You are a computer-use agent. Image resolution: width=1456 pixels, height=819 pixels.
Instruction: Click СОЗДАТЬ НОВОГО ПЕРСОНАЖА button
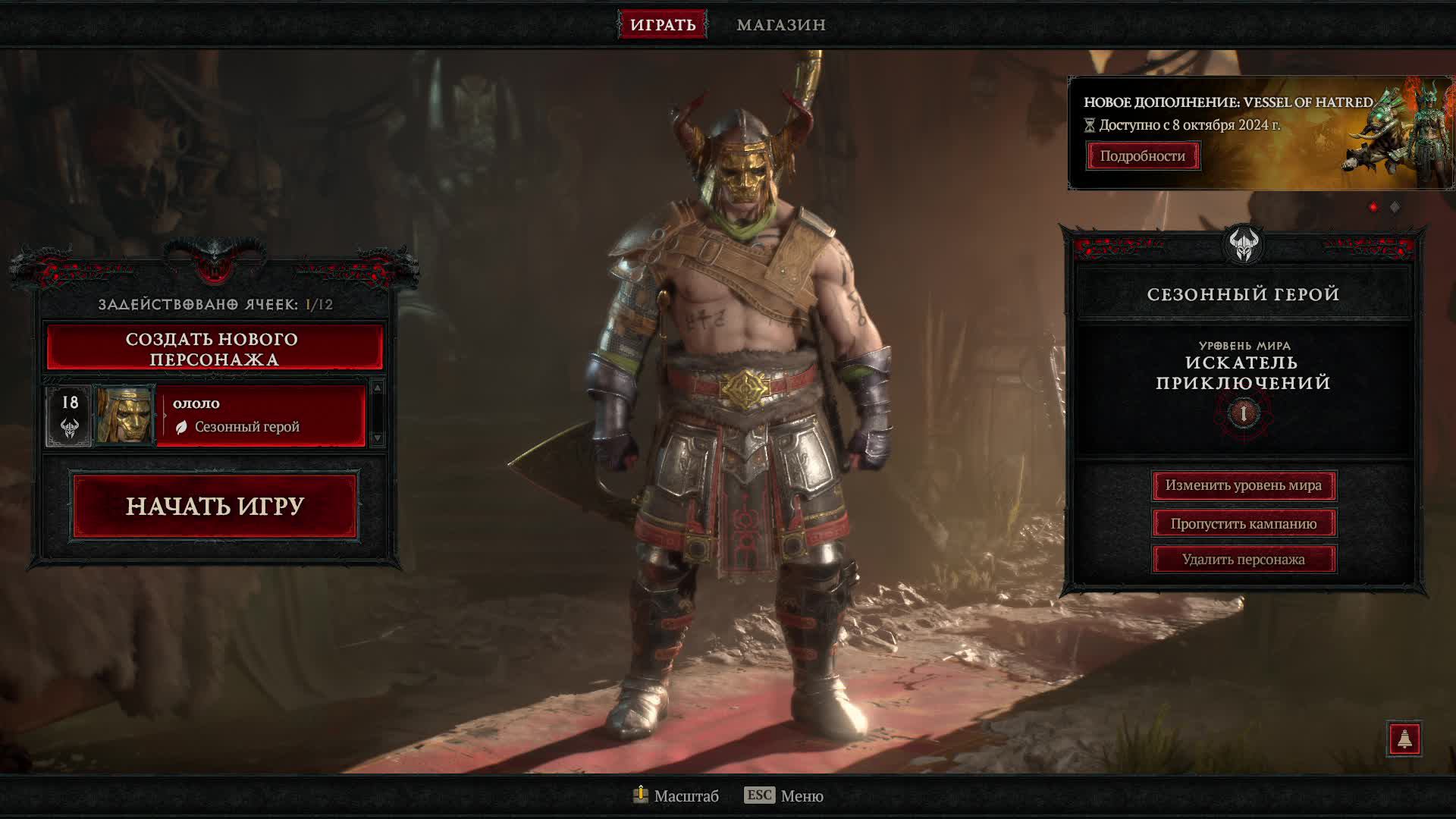click(215, 348)
